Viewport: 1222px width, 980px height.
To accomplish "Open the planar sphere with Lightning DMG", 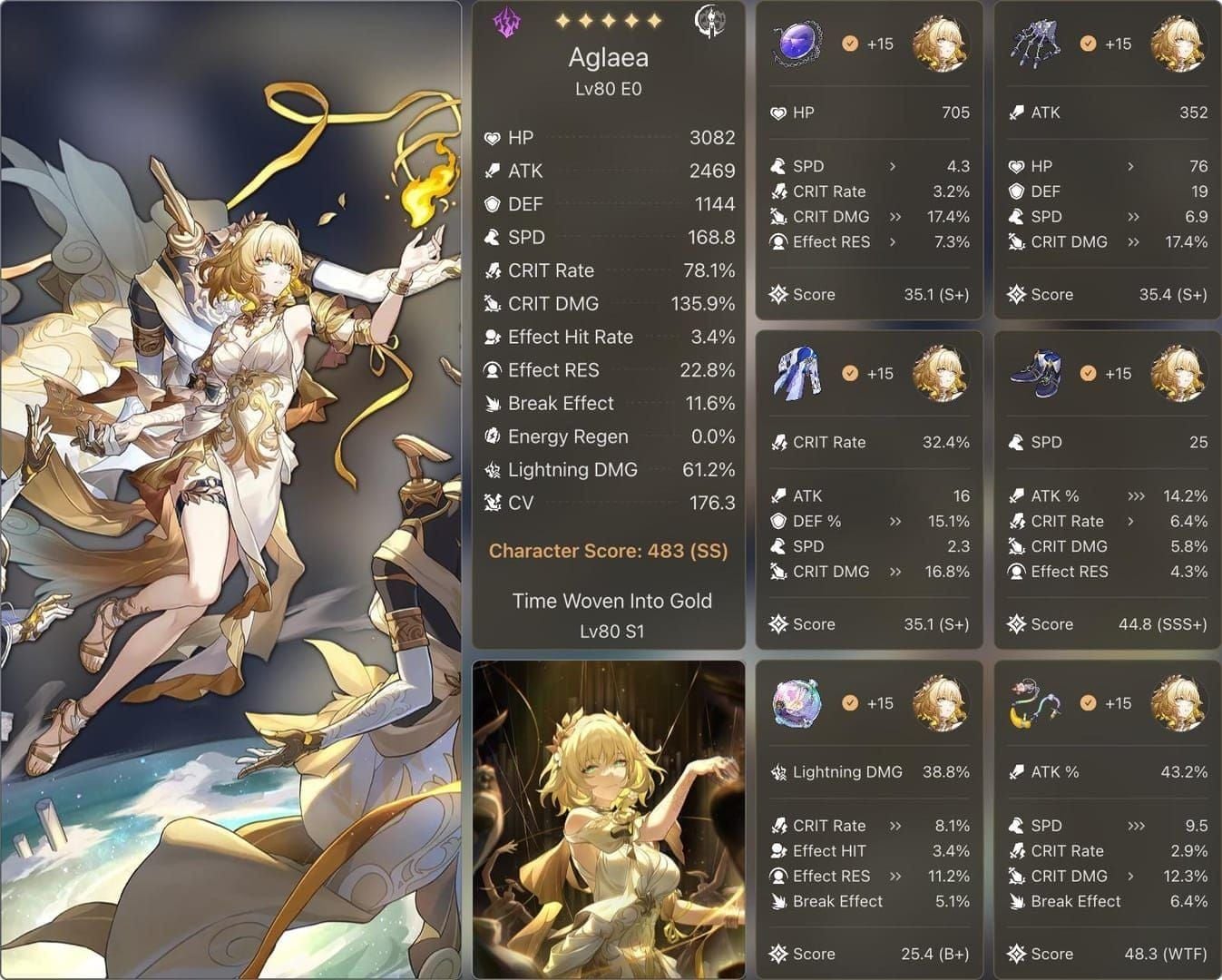I will pyautogui.click(x=798, y=703).
